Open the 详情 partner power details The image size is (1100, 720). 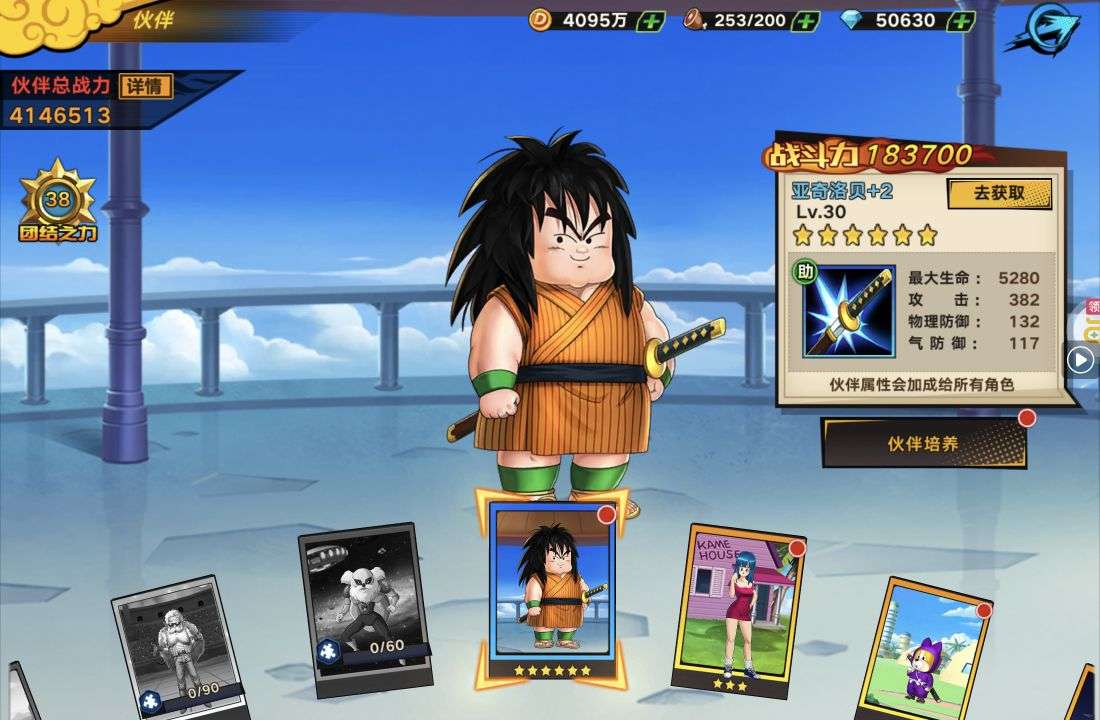[145, 86]
